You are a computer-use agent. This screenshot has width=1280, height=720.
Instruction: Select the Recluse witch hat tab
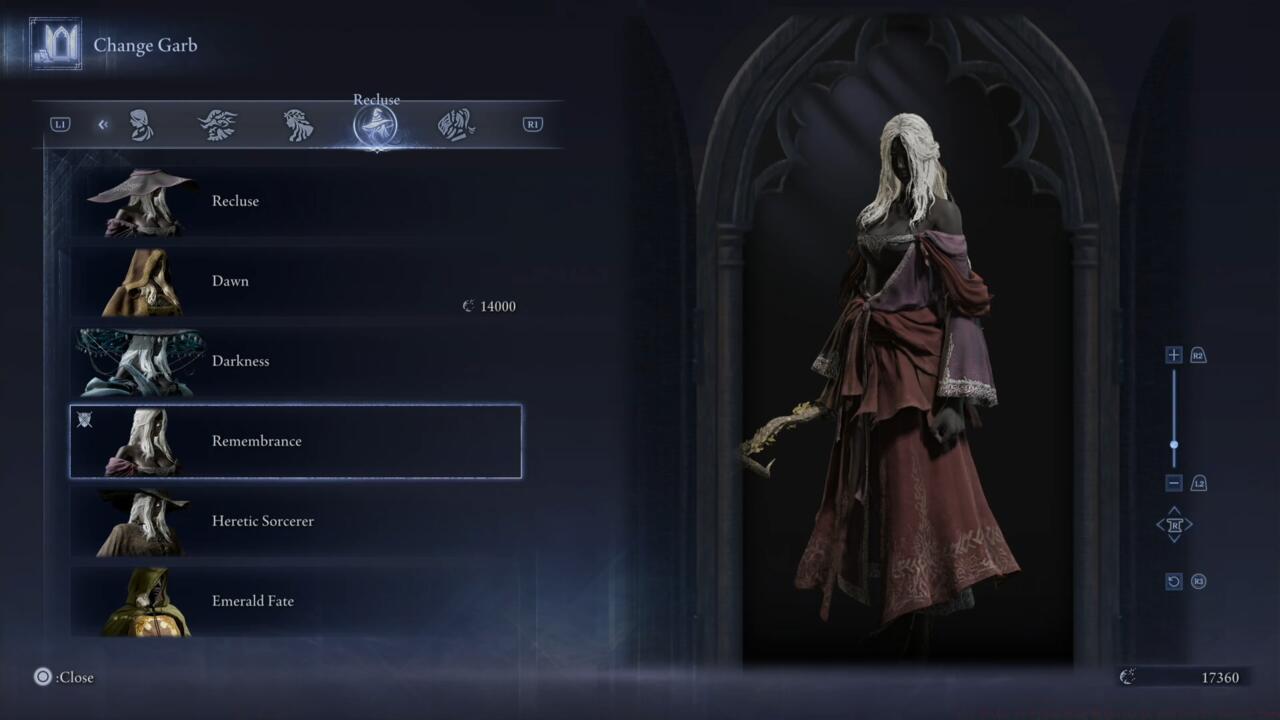[x=376, y=126]
